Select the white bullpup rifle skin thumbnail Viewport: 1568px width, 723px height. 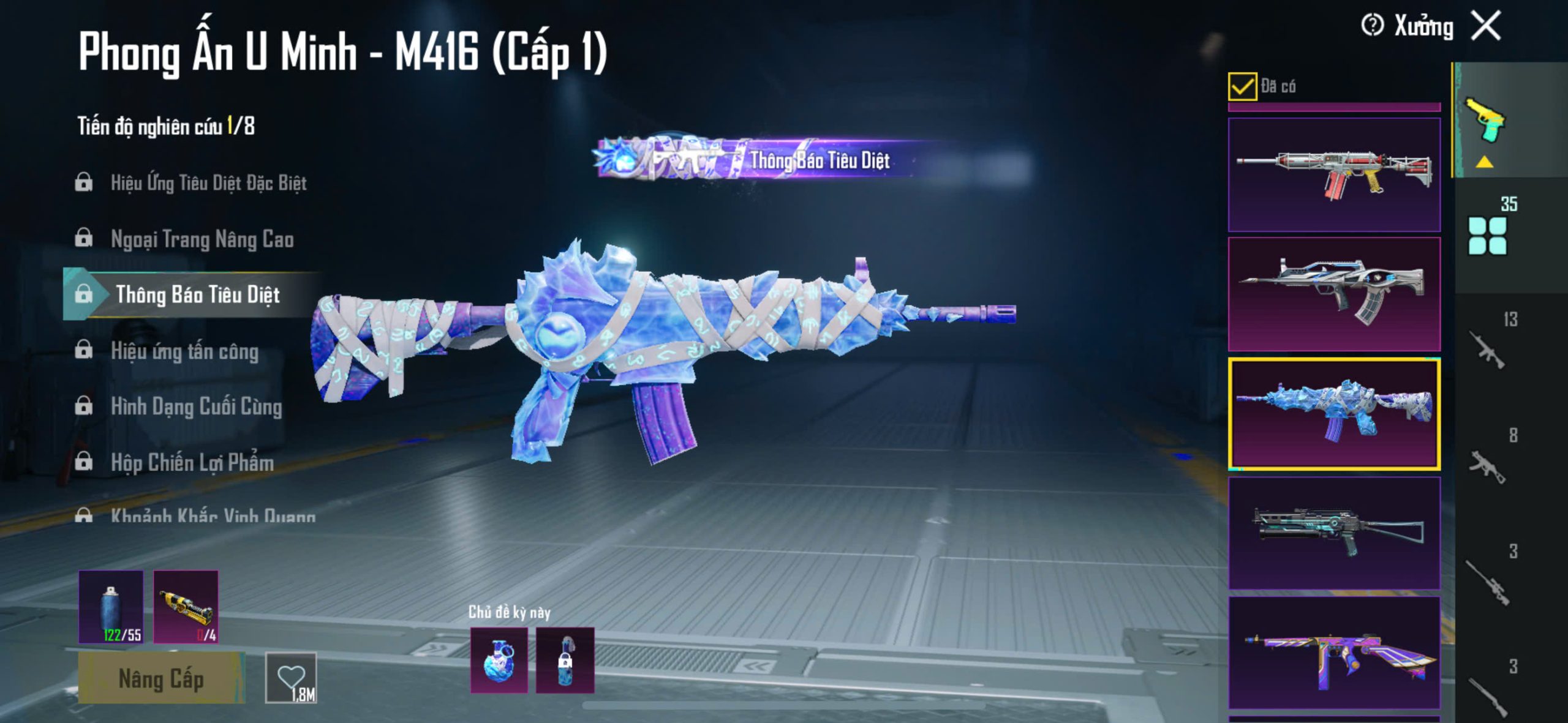pos(1334,294)
